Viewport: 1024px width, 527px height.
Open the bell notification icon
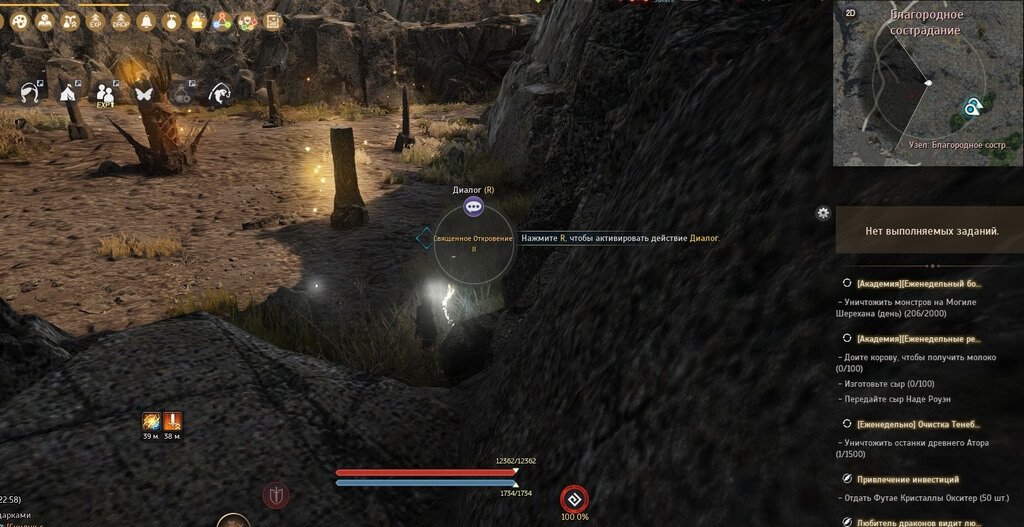tap(146, 20)
